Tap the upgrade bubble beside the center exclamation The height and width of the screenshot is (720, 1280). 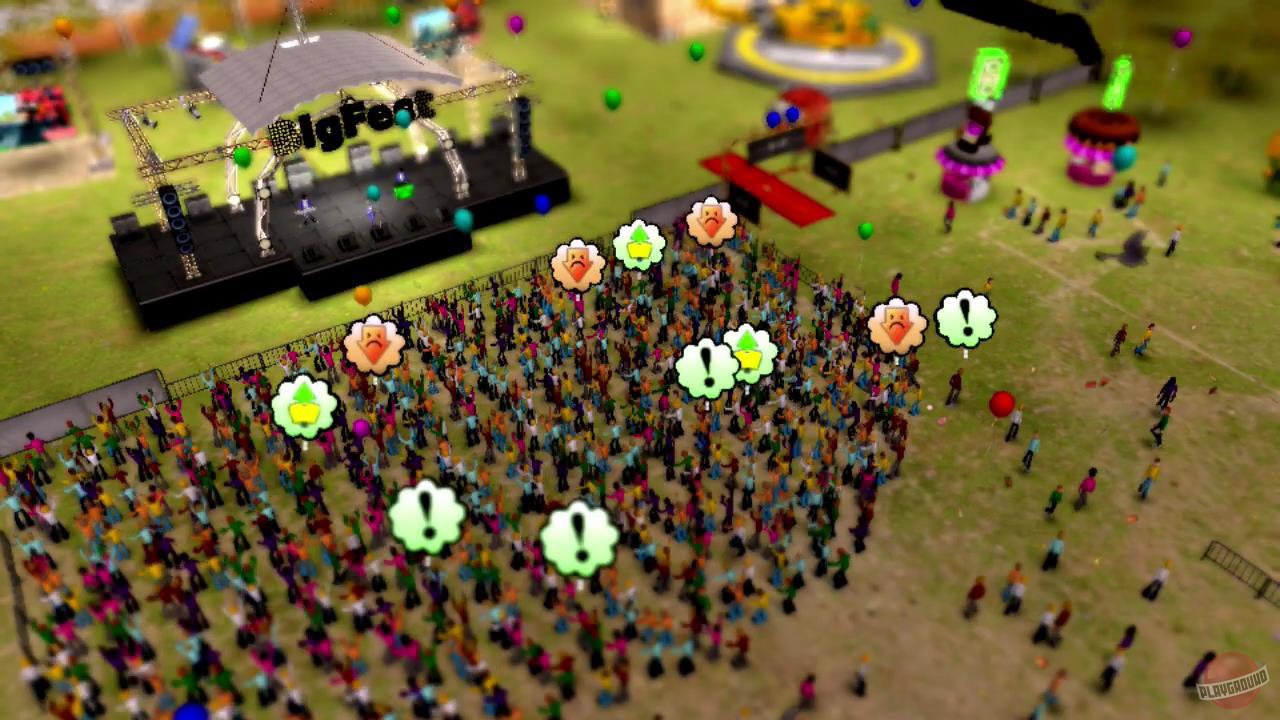748,354
